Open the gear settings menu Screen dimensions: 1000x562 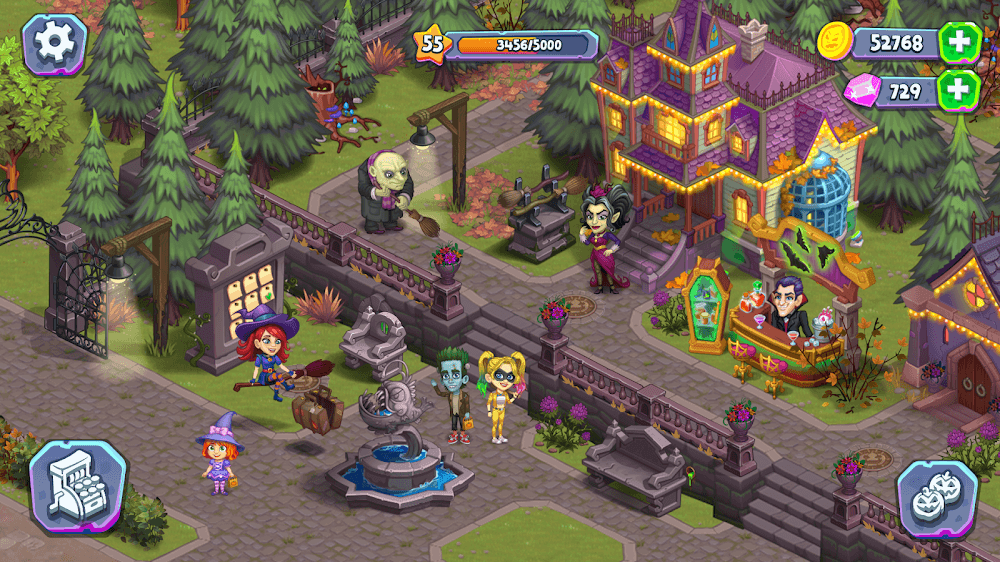tap(54, 44)
